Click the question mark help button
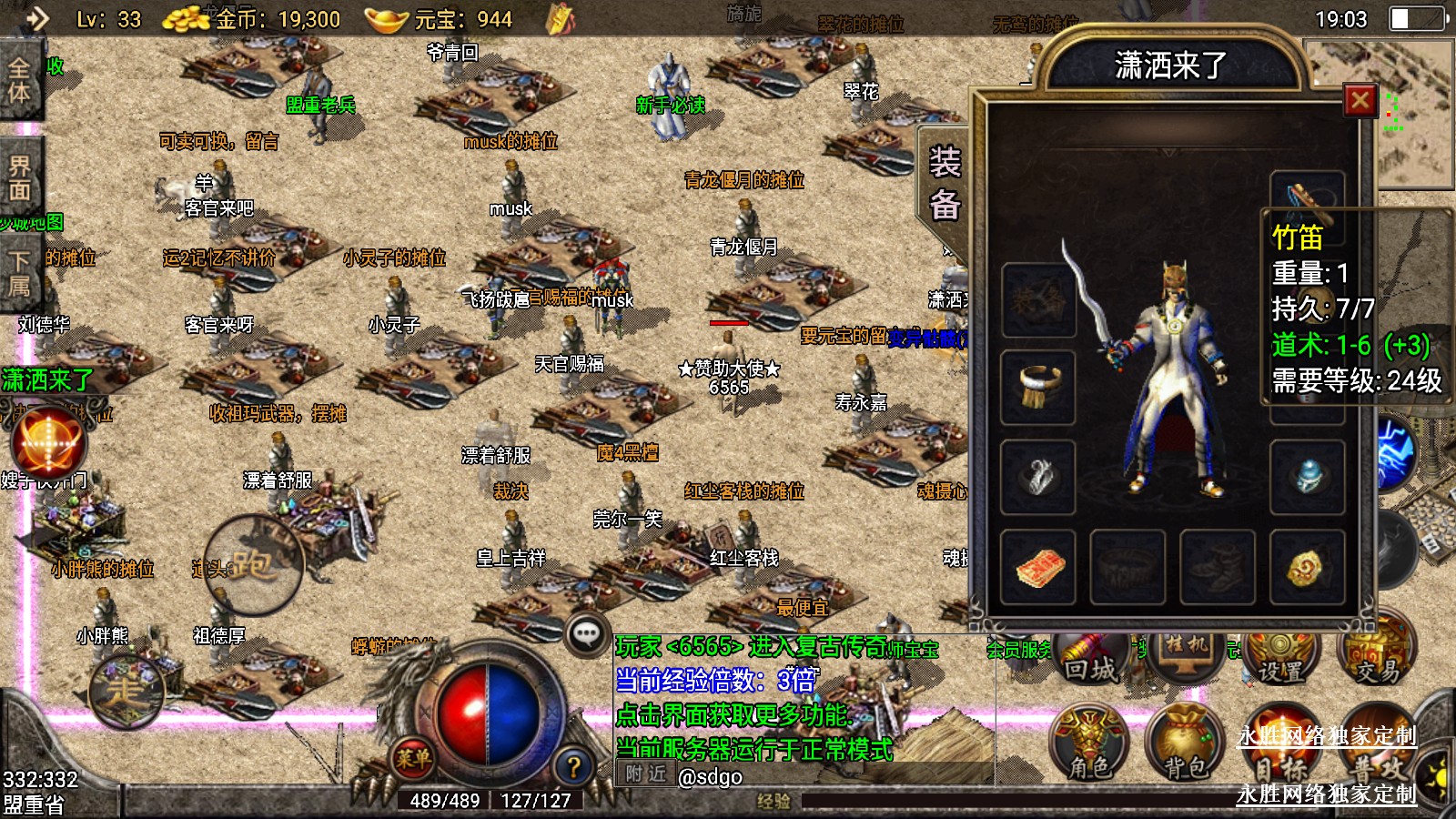Viewport: 1456px width, 819px height. tap(573, 767)
